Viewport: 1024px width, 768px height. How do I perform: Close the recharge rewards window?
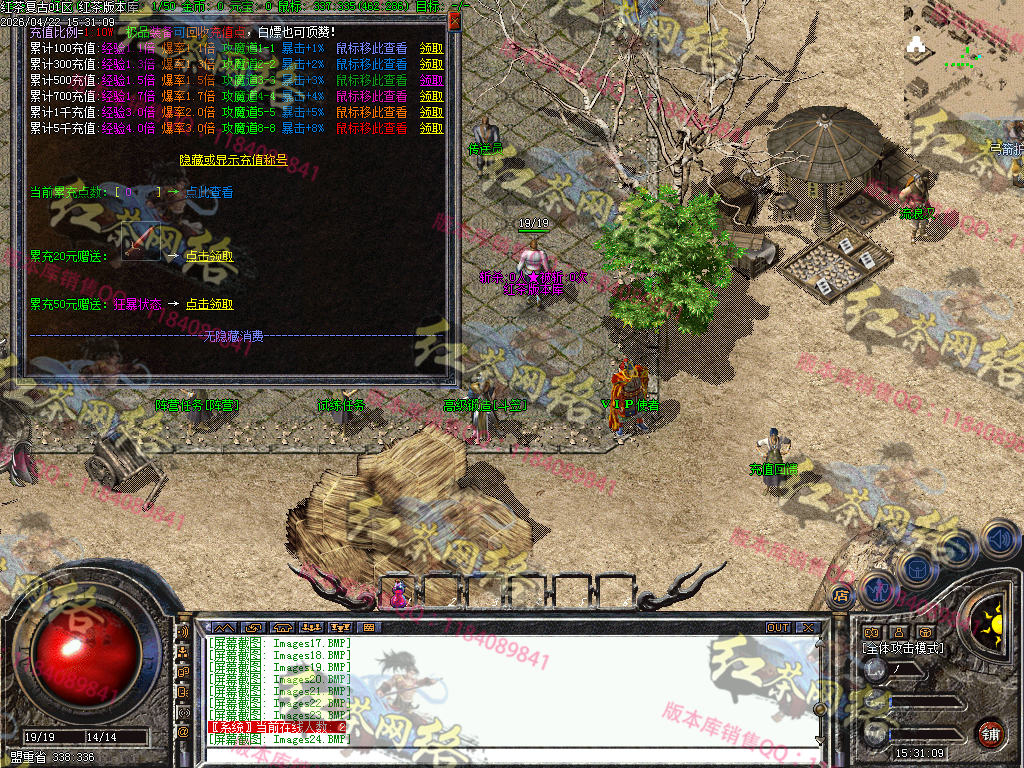455,20
